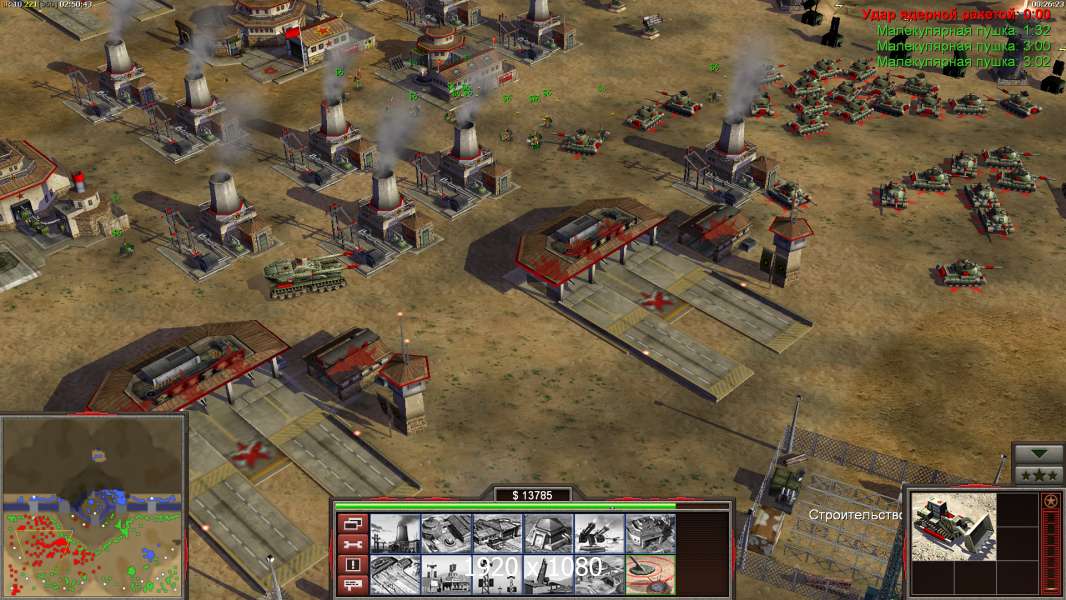The width and height of the screenshot is (1066, 600).
Task: Choose the Supply Center build icon
Action: (x=497, y=534)
